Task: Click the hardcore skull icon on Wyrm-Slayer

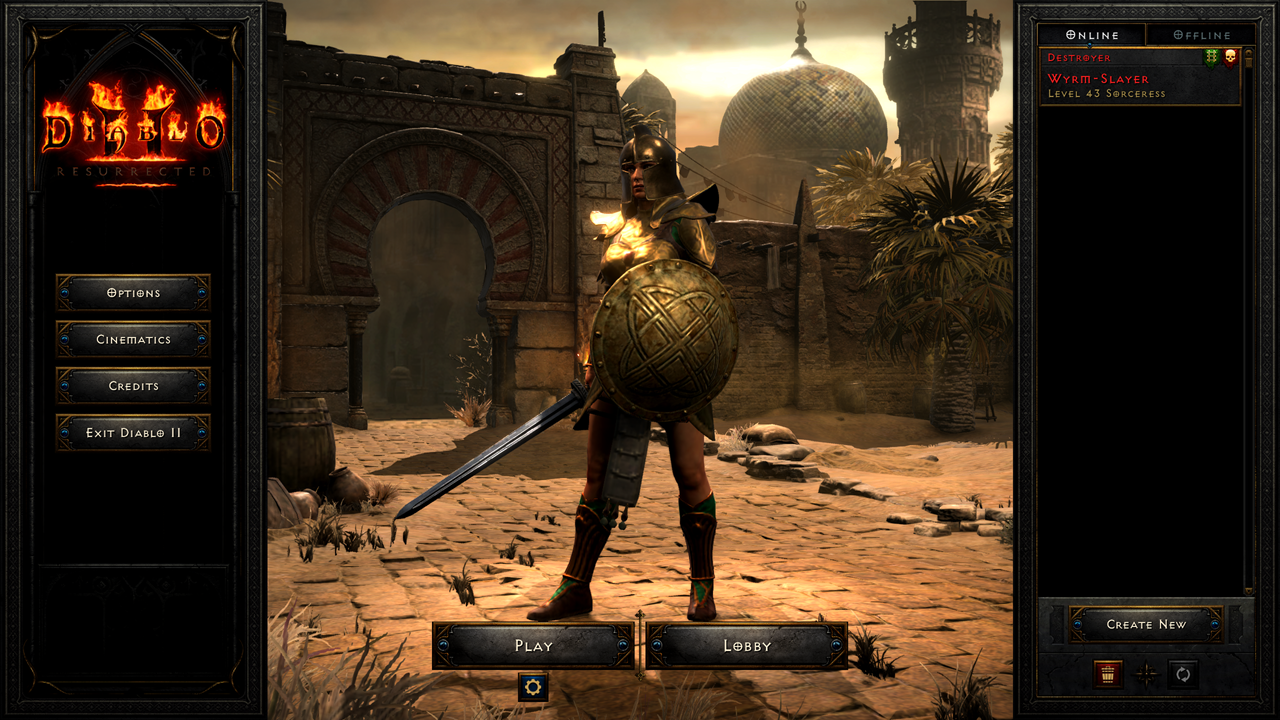Action: 1230,56
